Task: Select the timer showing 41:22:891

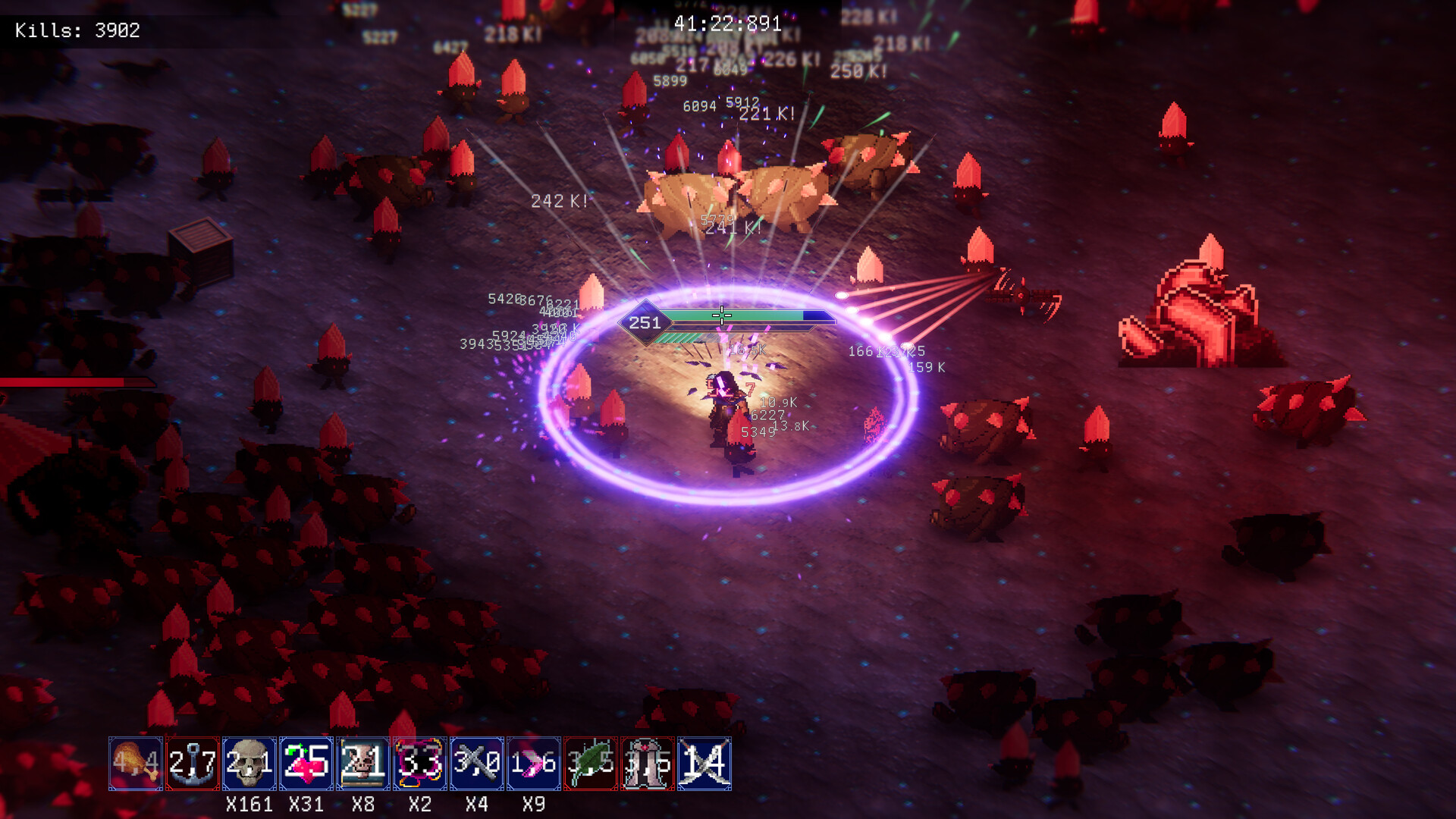Action: 726,24
